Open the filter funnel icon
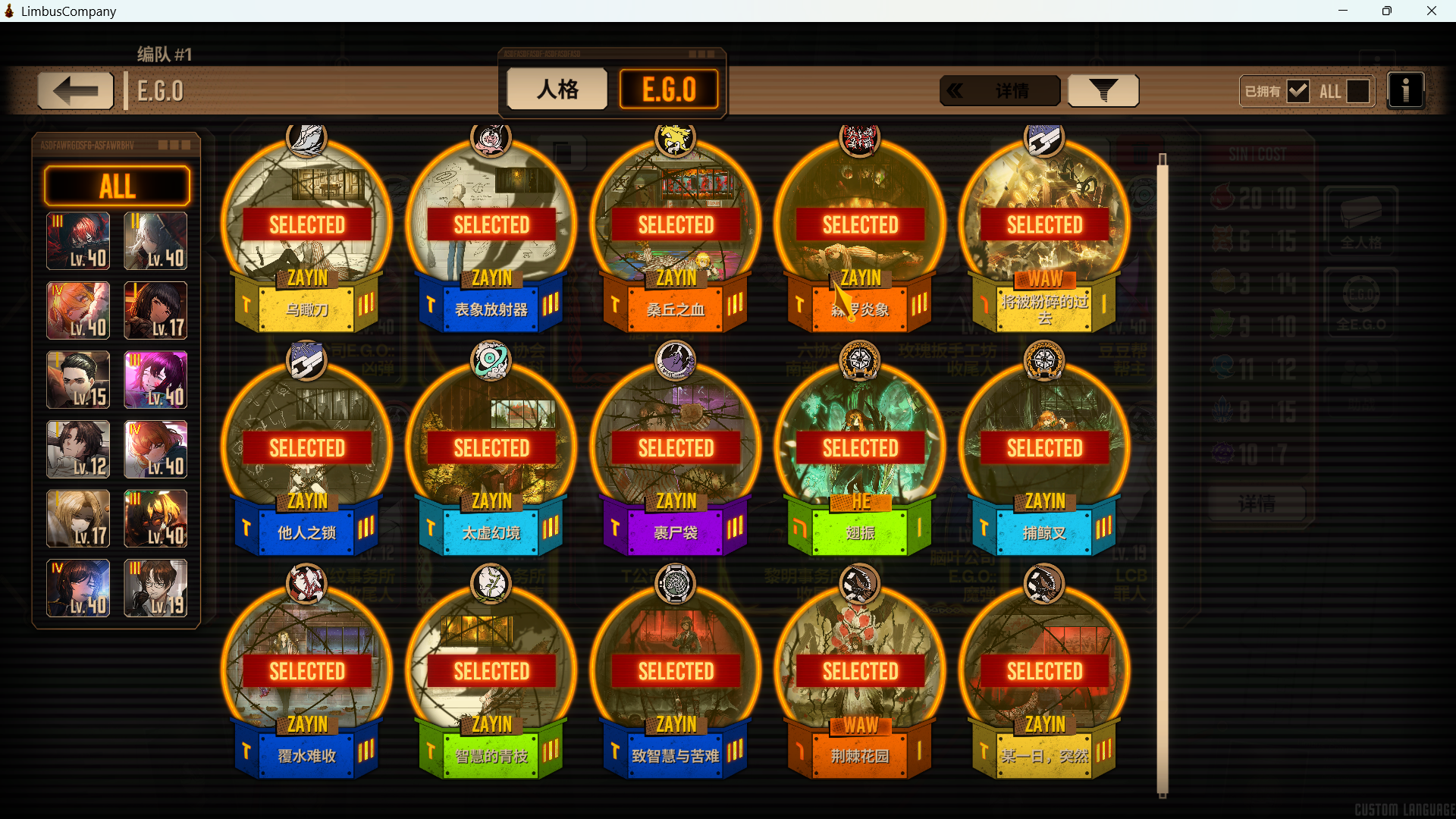The image size is (1456, 819). tap(1103, 90)
